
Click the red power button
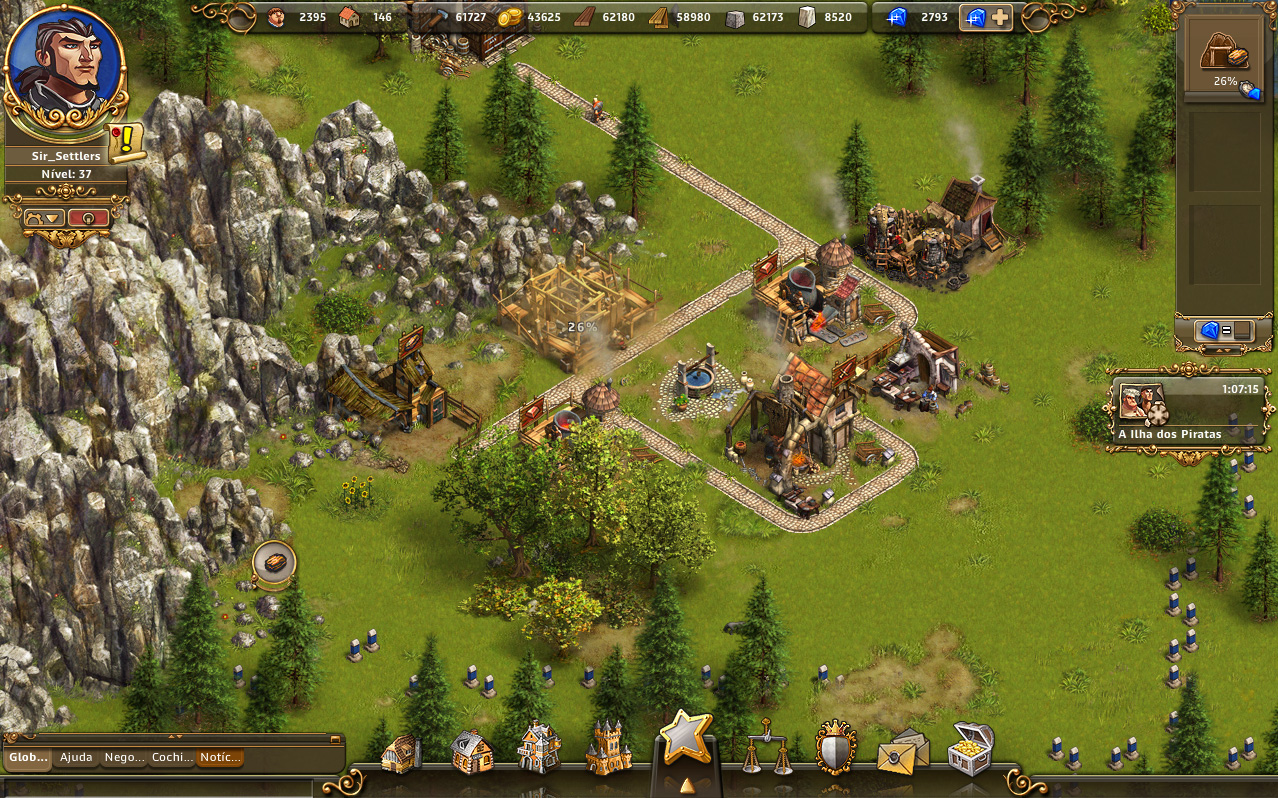(x=89, y=217)
